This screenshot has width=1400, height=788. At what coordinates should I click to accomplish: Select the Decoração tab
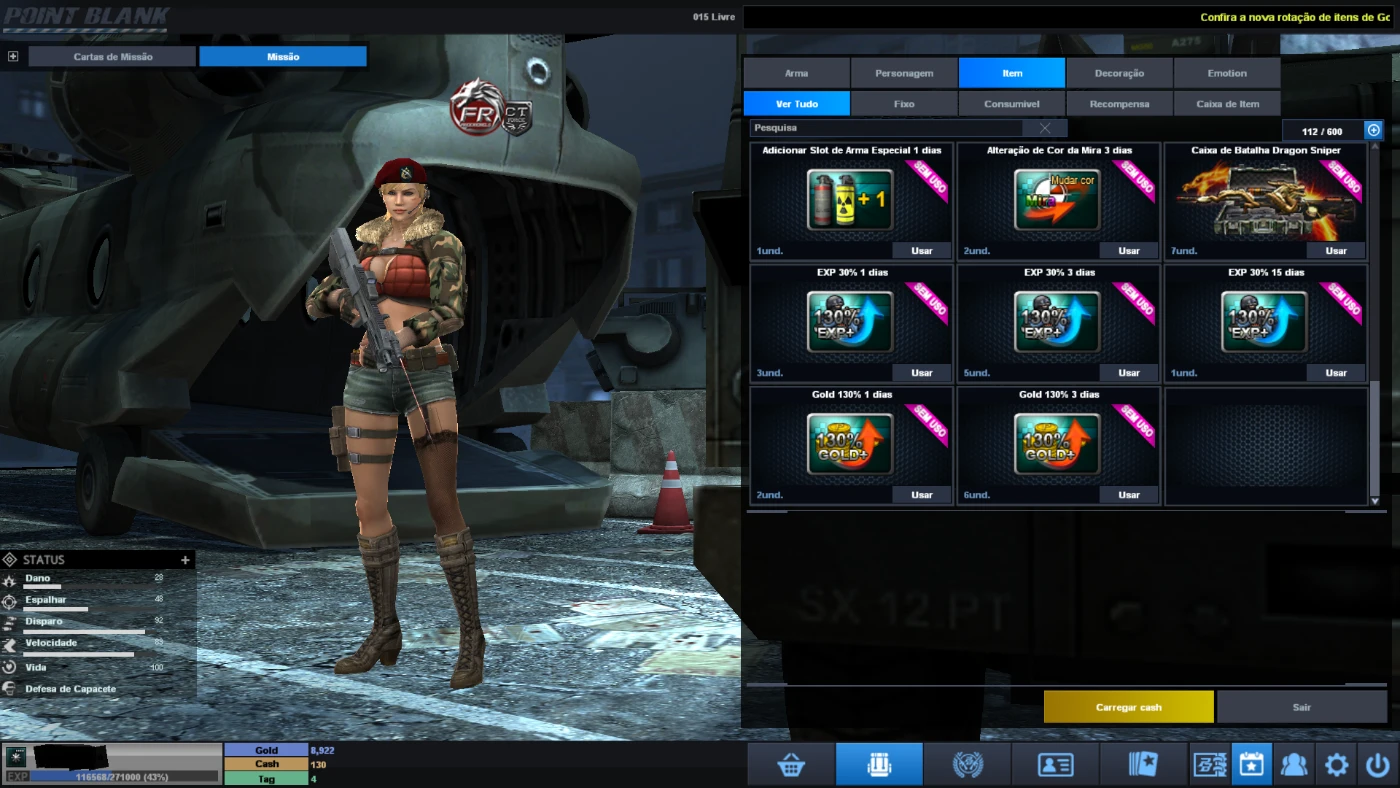[1119, 73]
